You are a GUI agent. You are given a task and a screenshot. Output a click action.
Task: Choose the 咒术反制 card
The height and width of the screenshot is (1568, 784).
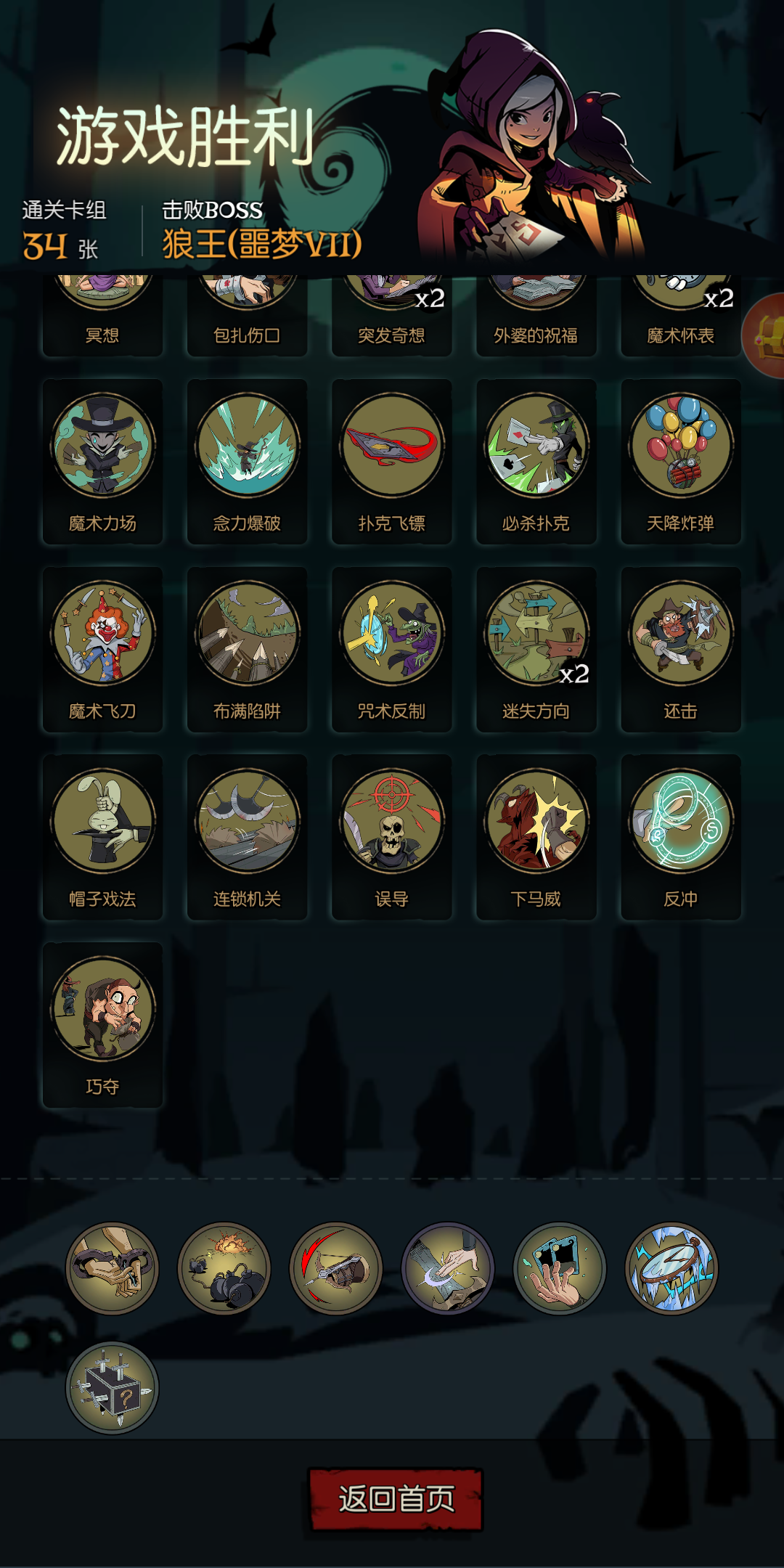[391, 649]
